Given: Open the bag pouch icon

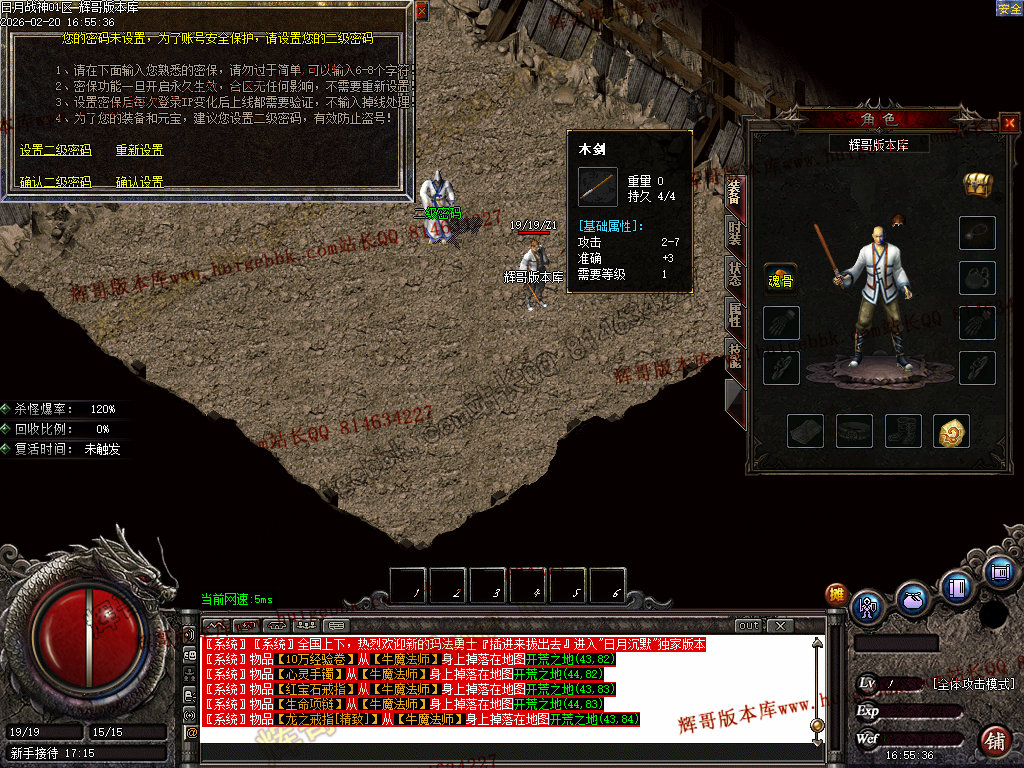Looking at the screenshot, I should 912,599.
